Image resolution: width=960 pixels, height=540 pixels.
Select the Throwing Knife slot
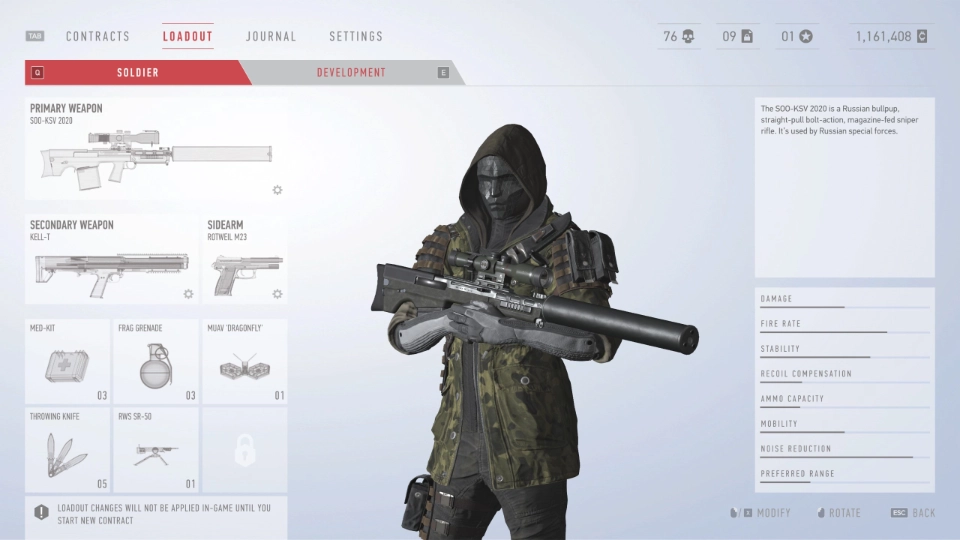(68, 451)
